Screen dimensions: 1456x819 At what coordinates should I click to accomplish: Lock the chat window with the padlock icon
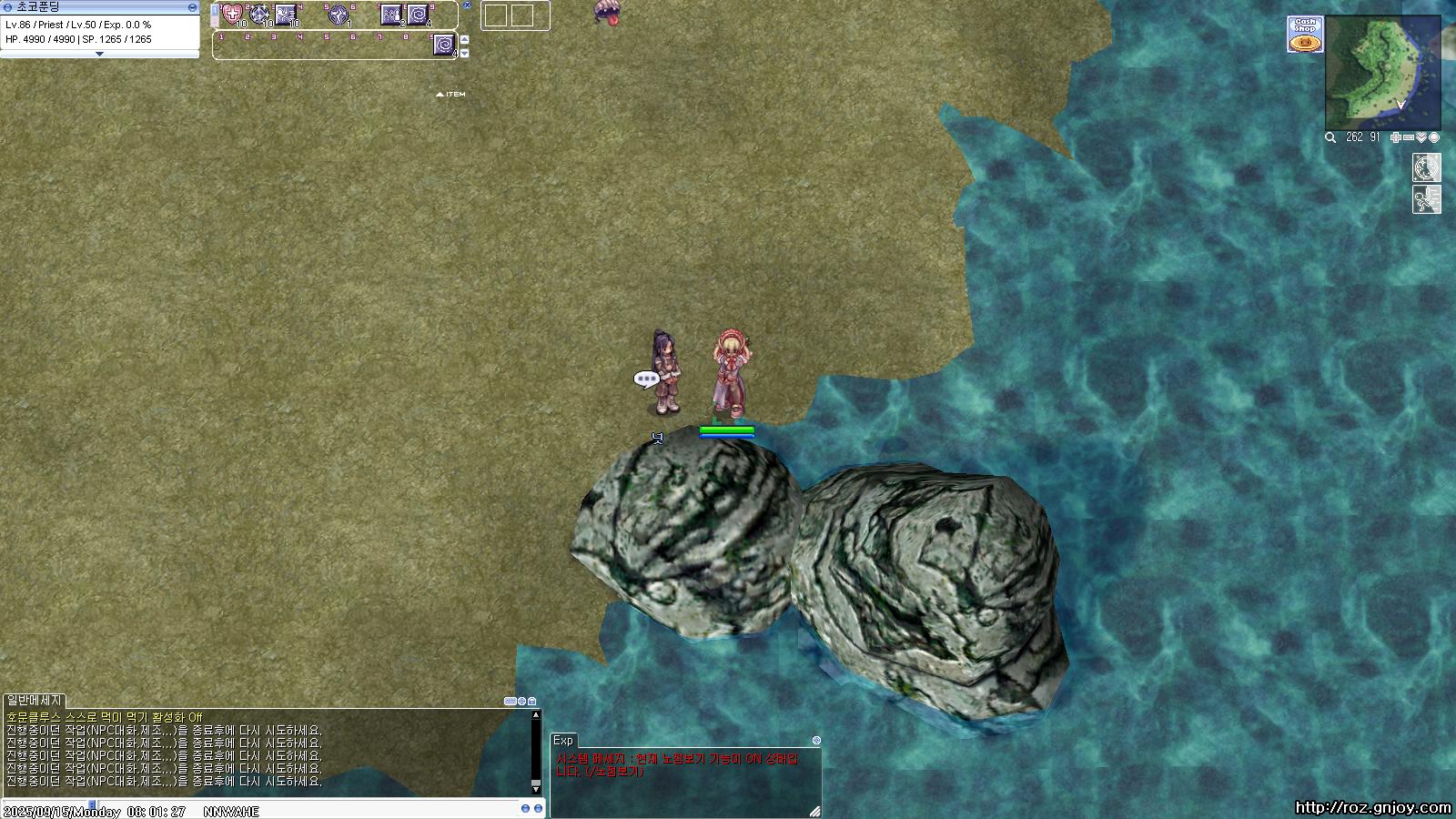(x=531, y=701)
